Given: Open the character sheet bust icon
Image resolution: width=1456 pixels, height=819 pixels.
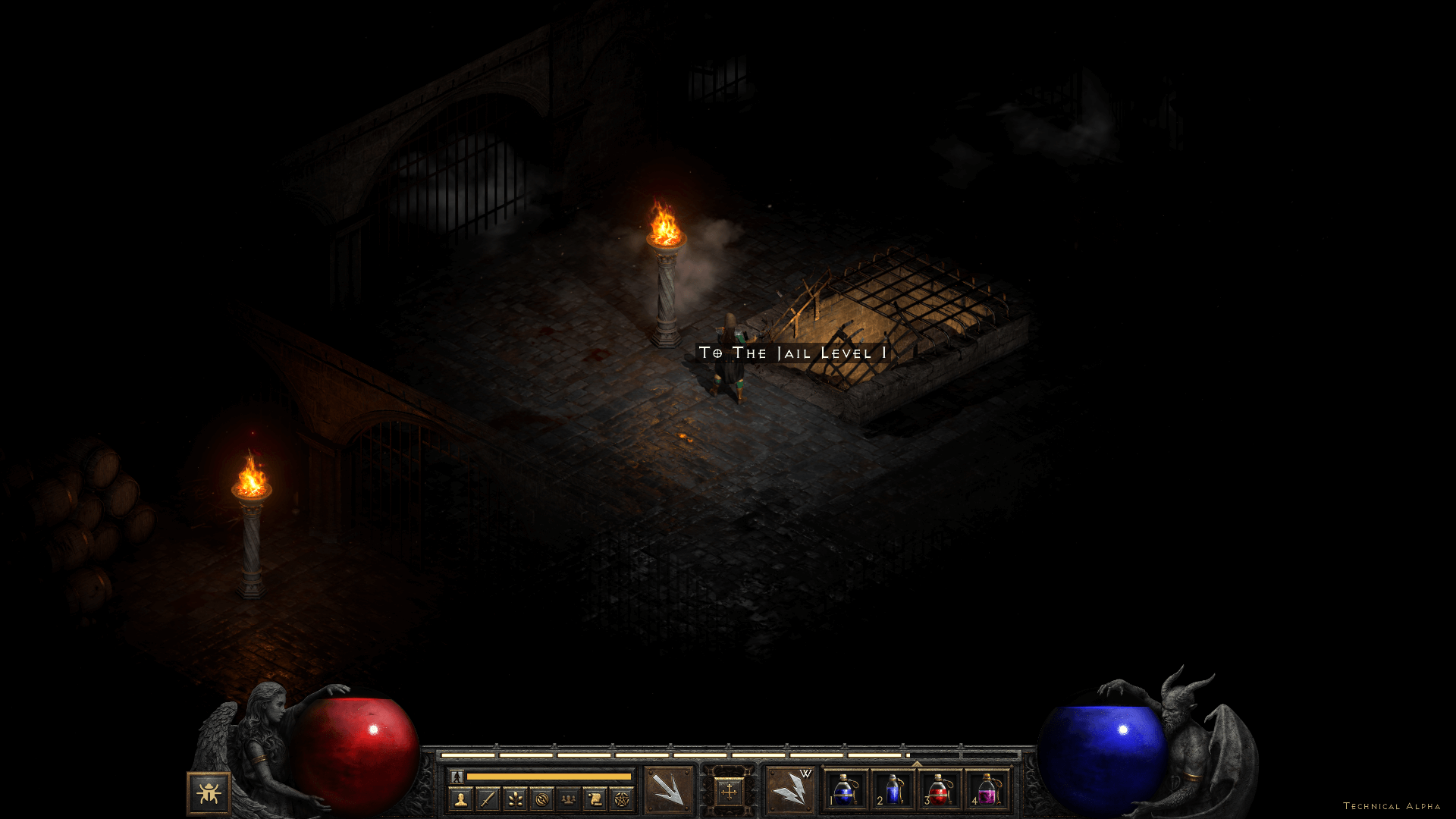Looking at the screenshot, I should click(460, 799).
